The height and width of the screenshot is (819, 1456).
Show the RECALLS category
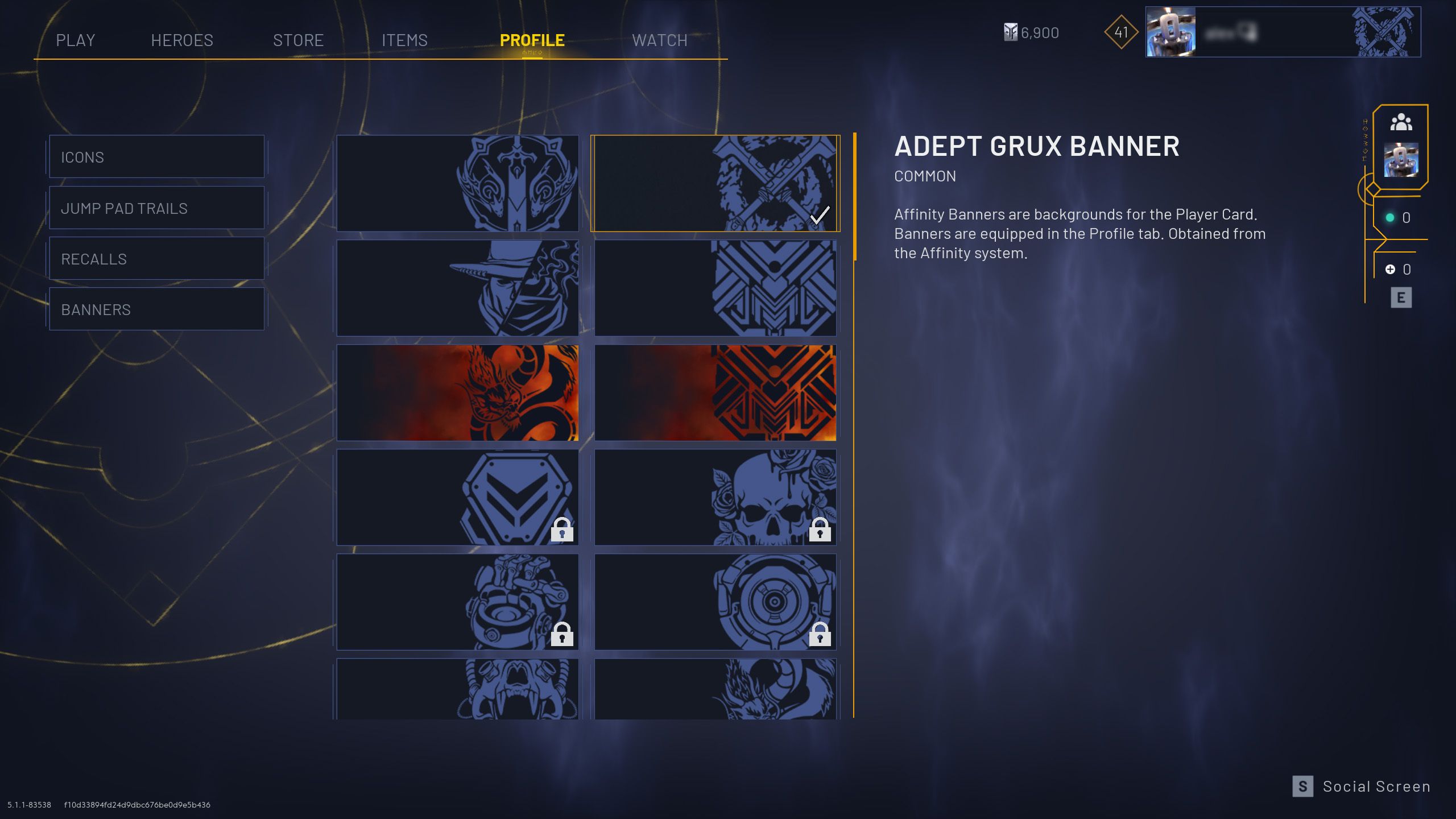tap(156, 259)
